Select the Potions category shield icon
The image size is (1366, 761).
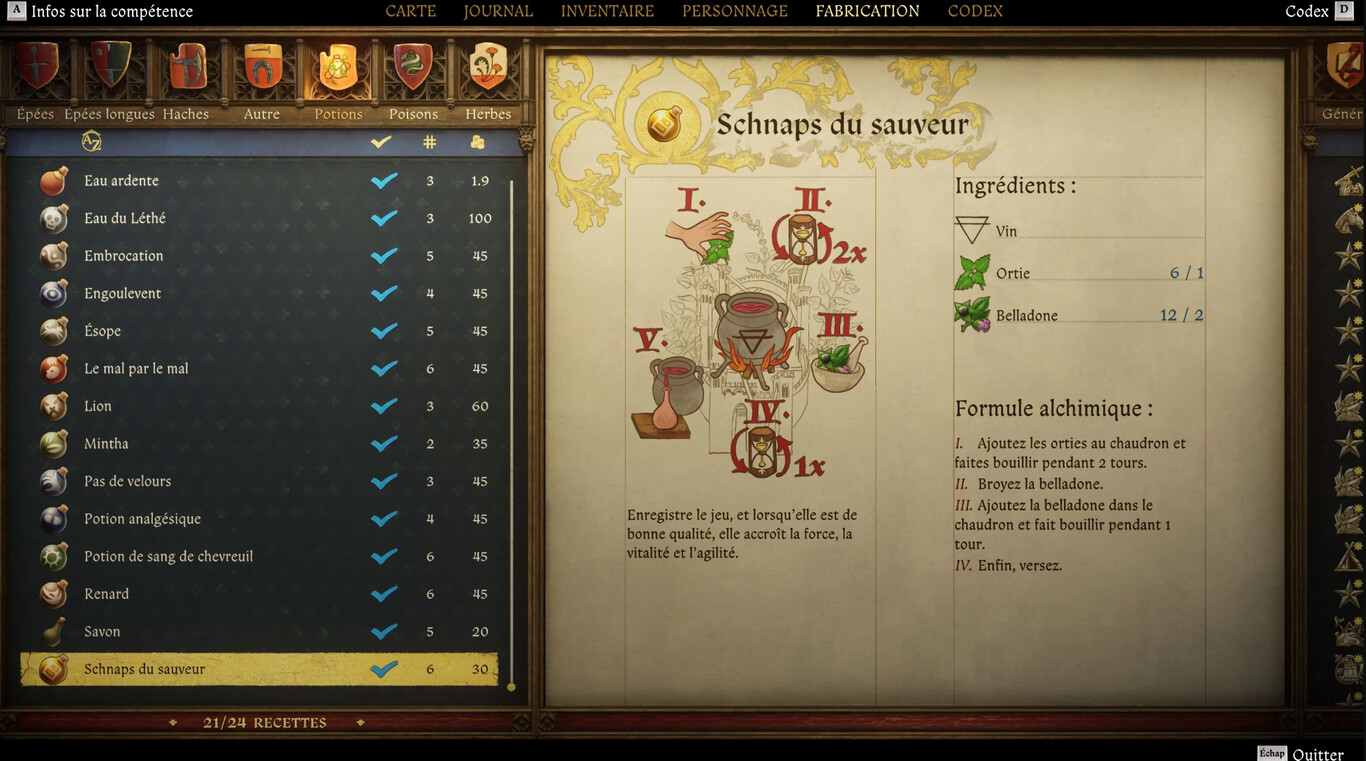338,70
